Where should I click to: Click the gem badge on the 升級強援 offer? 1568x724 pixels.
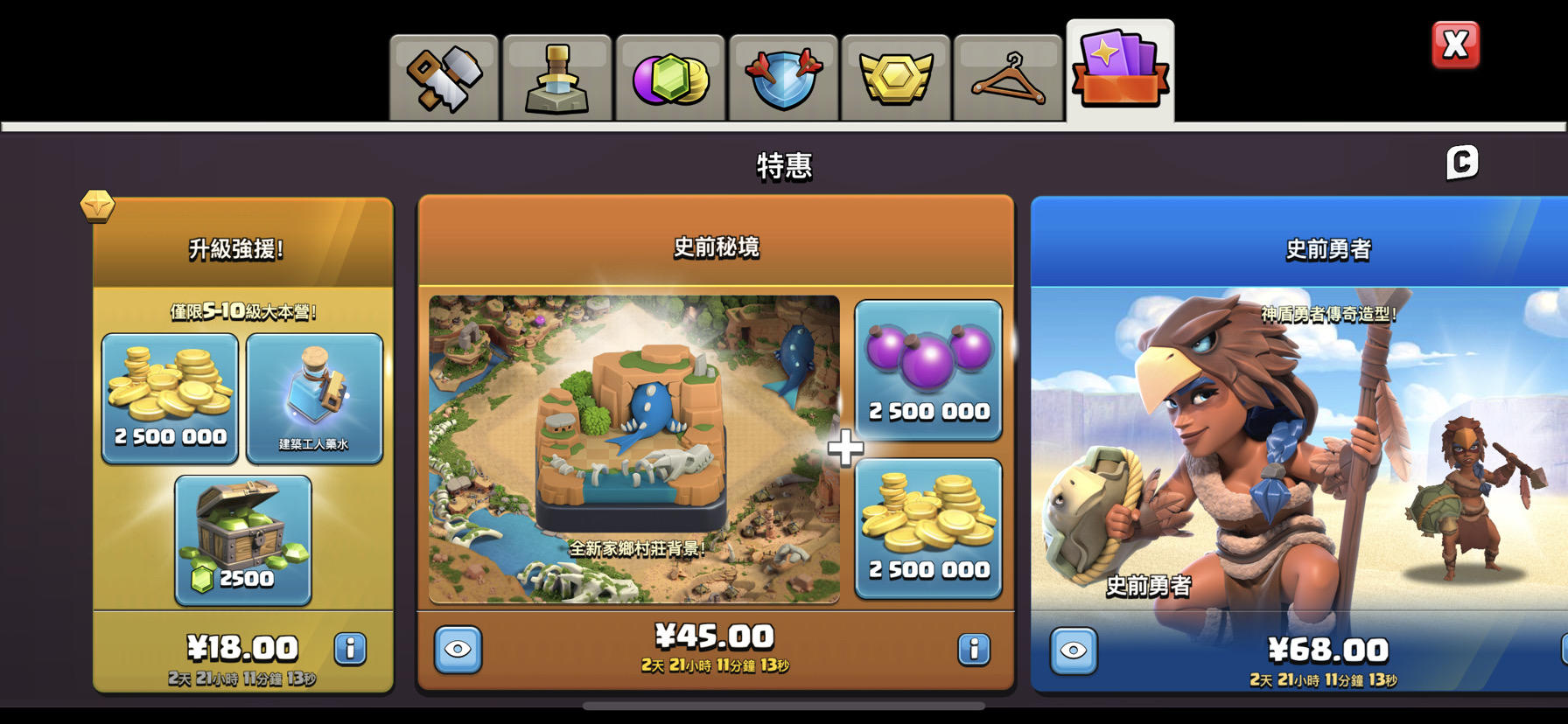[x=99, y=207]
